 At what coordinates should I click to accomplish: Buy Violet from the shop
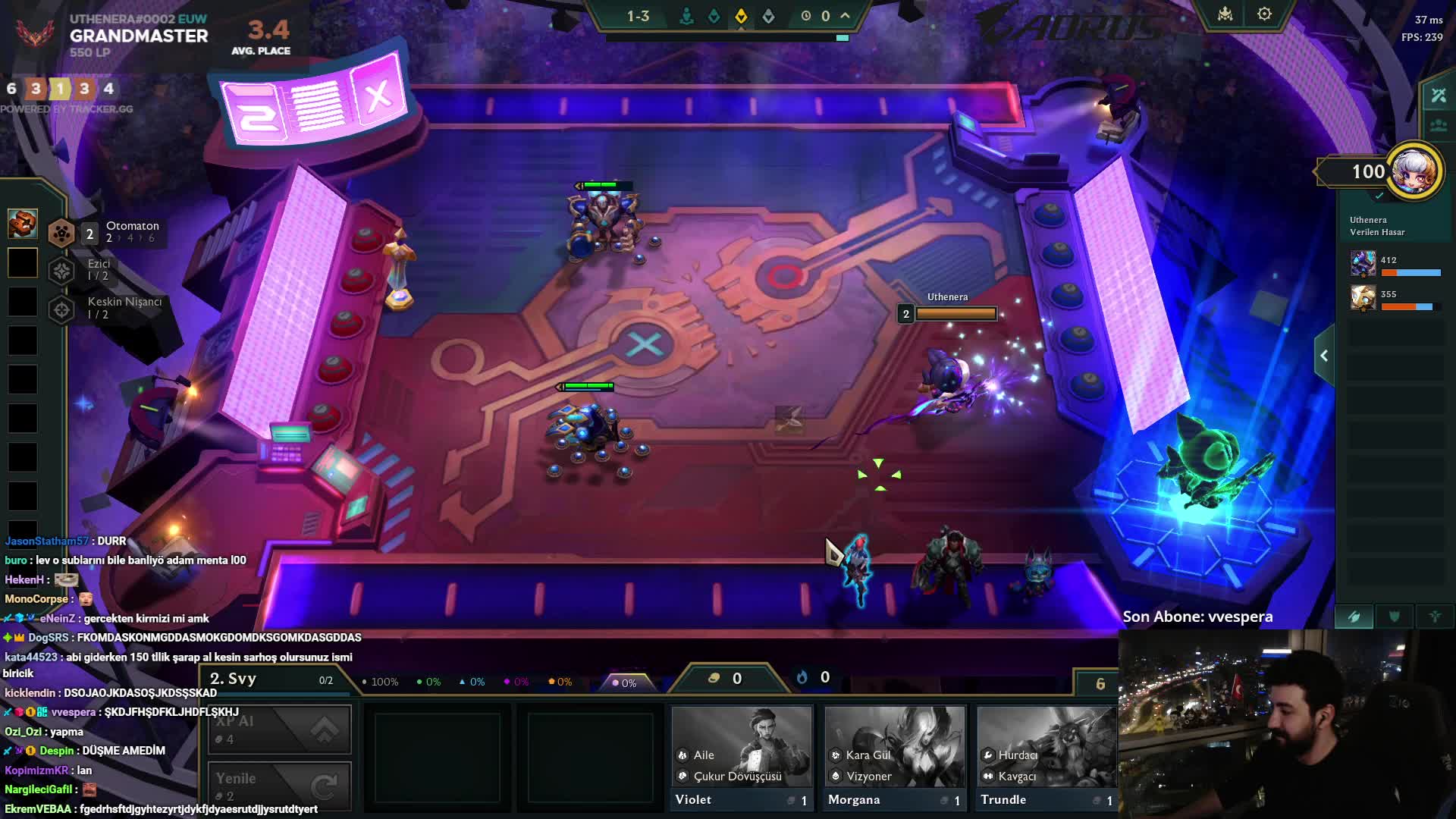point(741,757)
